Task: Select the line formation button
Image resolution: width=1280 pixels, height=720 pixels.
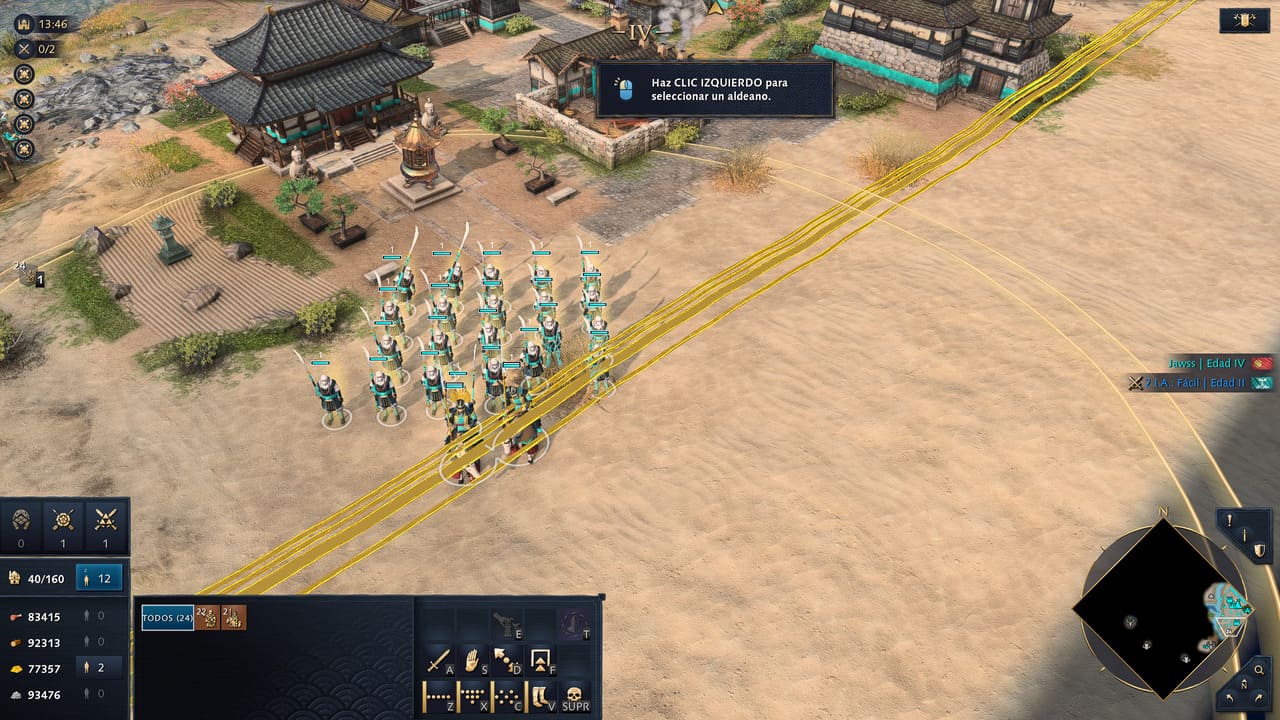Action: 438,696
